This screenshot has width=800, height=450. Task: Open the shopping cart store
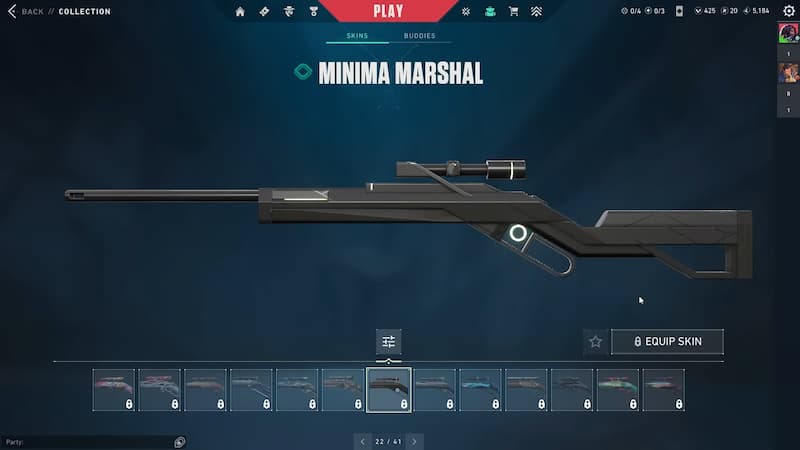tap(514, 12)
